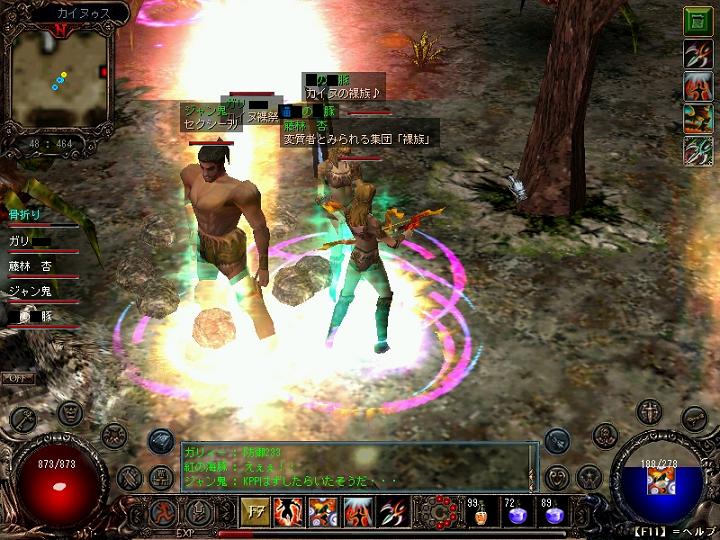
Task: Use the blue mana potion slot showing 72
Action: 518,513
